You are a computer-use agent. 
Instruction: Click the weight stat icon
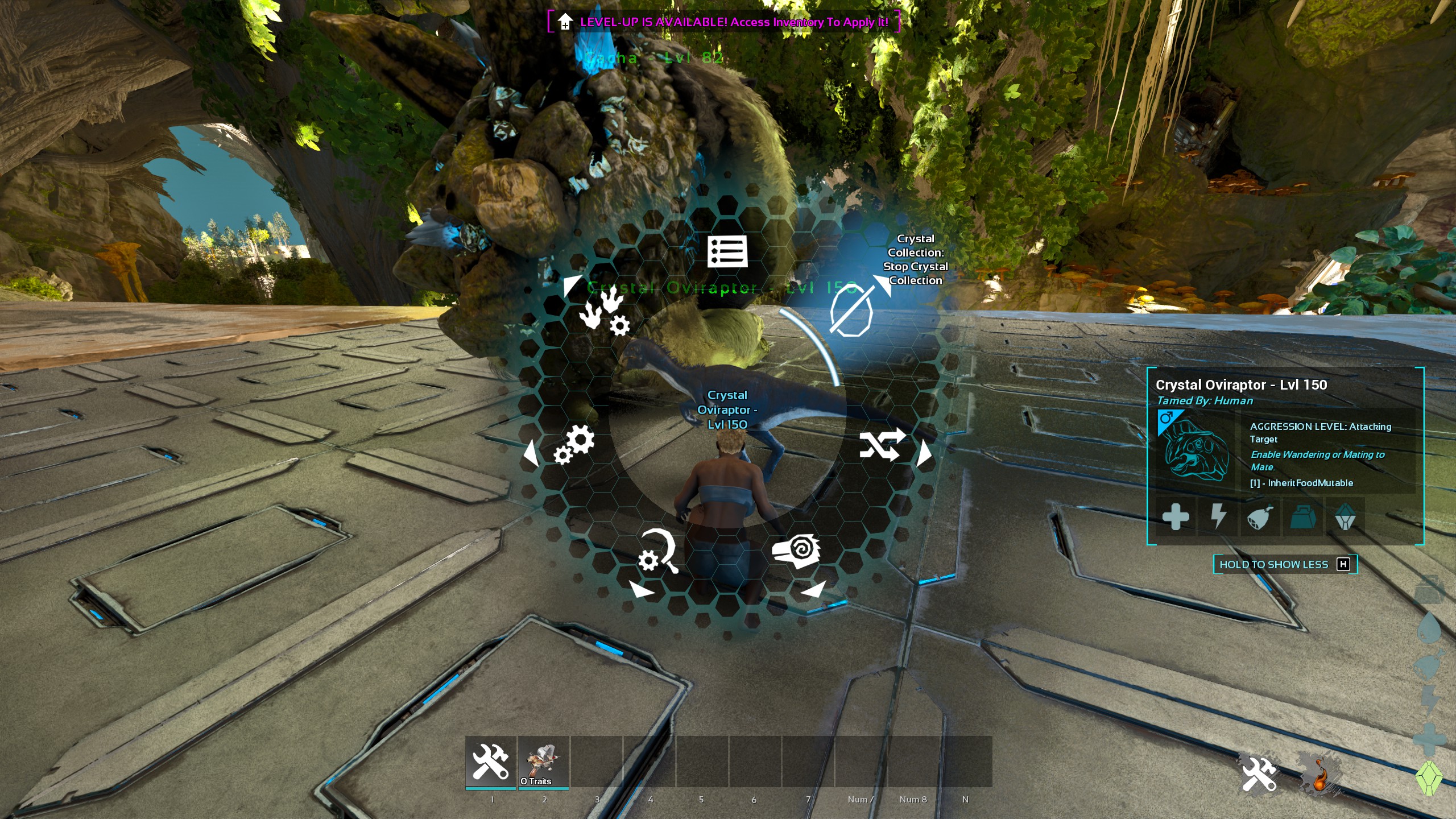coord(1302,517)
